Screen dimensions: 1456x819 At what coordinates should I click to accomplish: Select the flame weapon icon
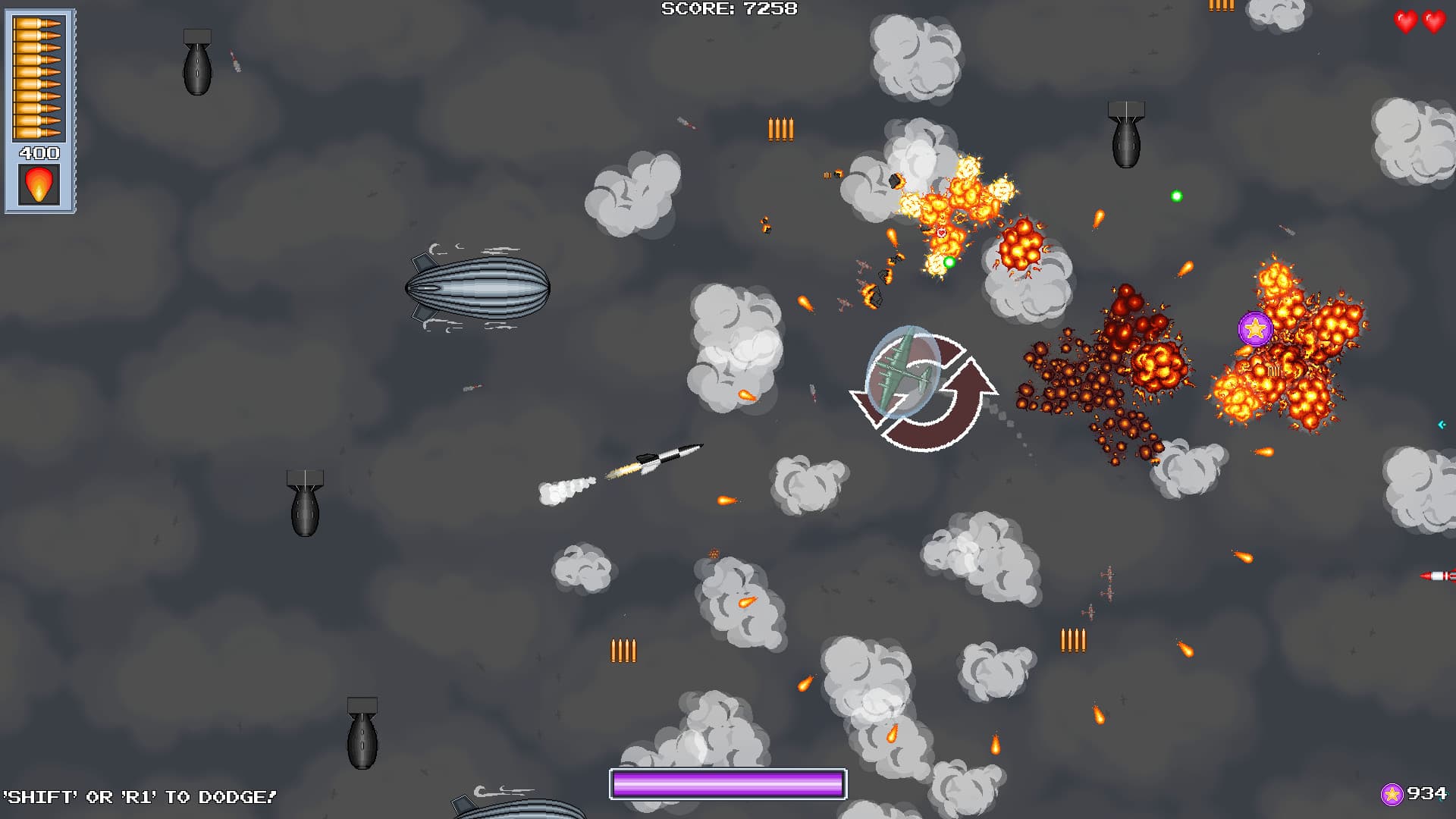pos(39,184)
